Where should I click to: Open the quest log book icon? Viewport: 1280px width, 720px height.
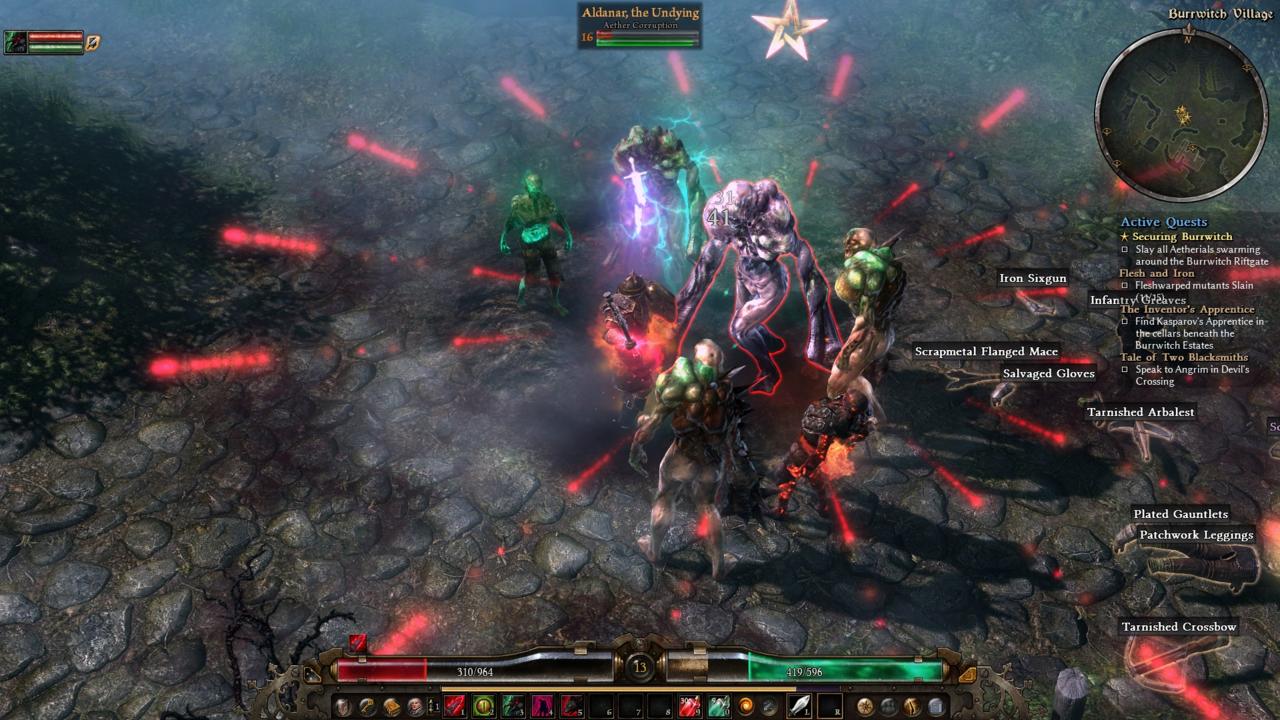(392, 705)
